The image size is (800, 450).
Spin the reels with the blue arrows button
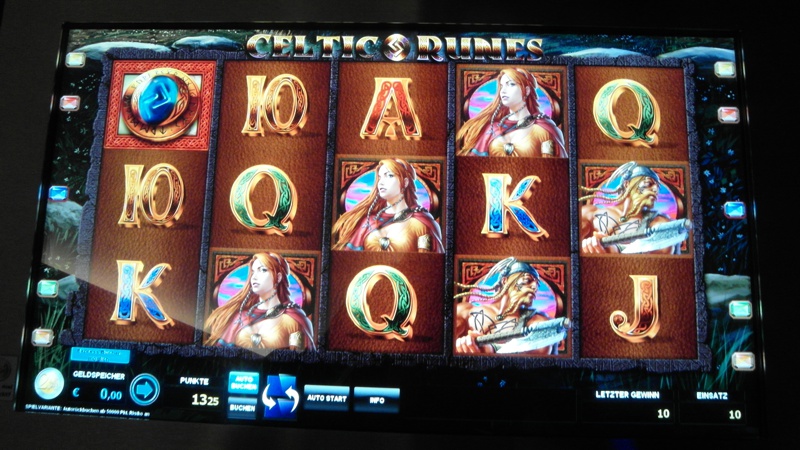tap(280, 397)
